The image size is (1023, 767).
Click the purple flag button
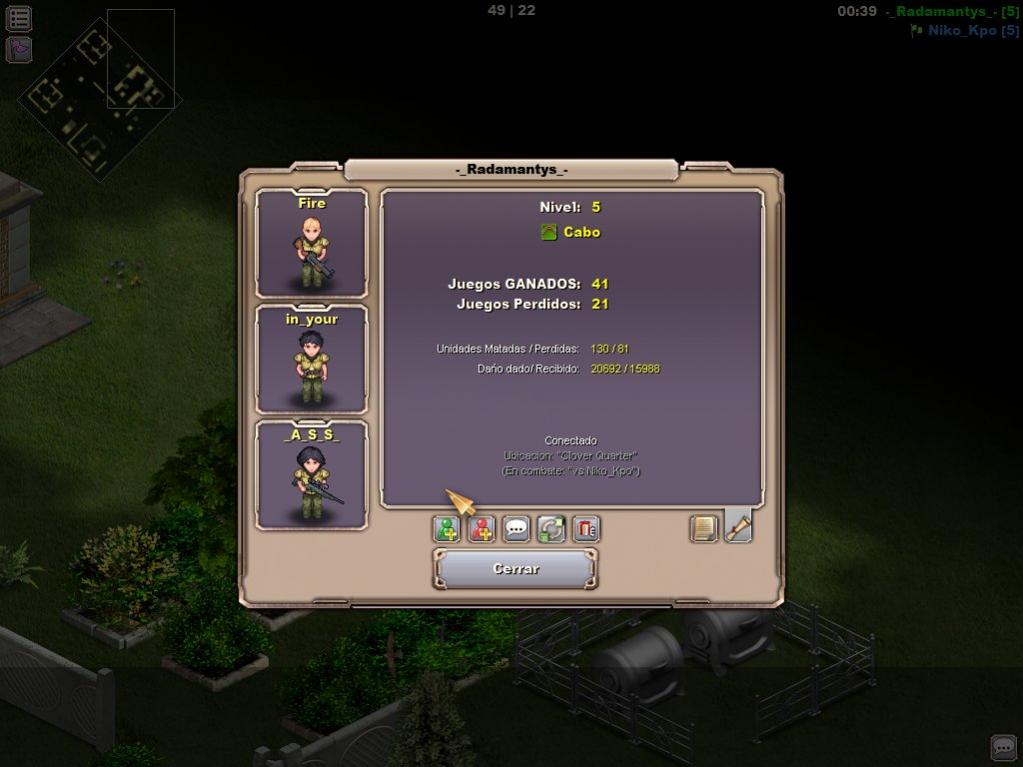(x=19, y=49)
